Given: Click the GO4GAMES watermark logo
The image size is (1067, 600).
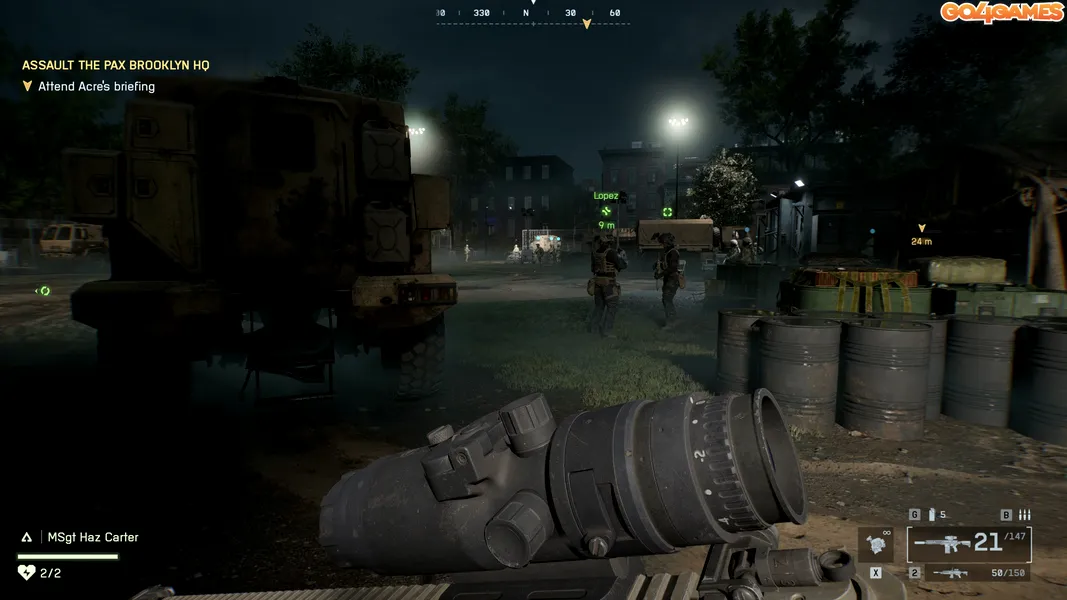Looking at the screenshot, I should [x=1000, y=12].
